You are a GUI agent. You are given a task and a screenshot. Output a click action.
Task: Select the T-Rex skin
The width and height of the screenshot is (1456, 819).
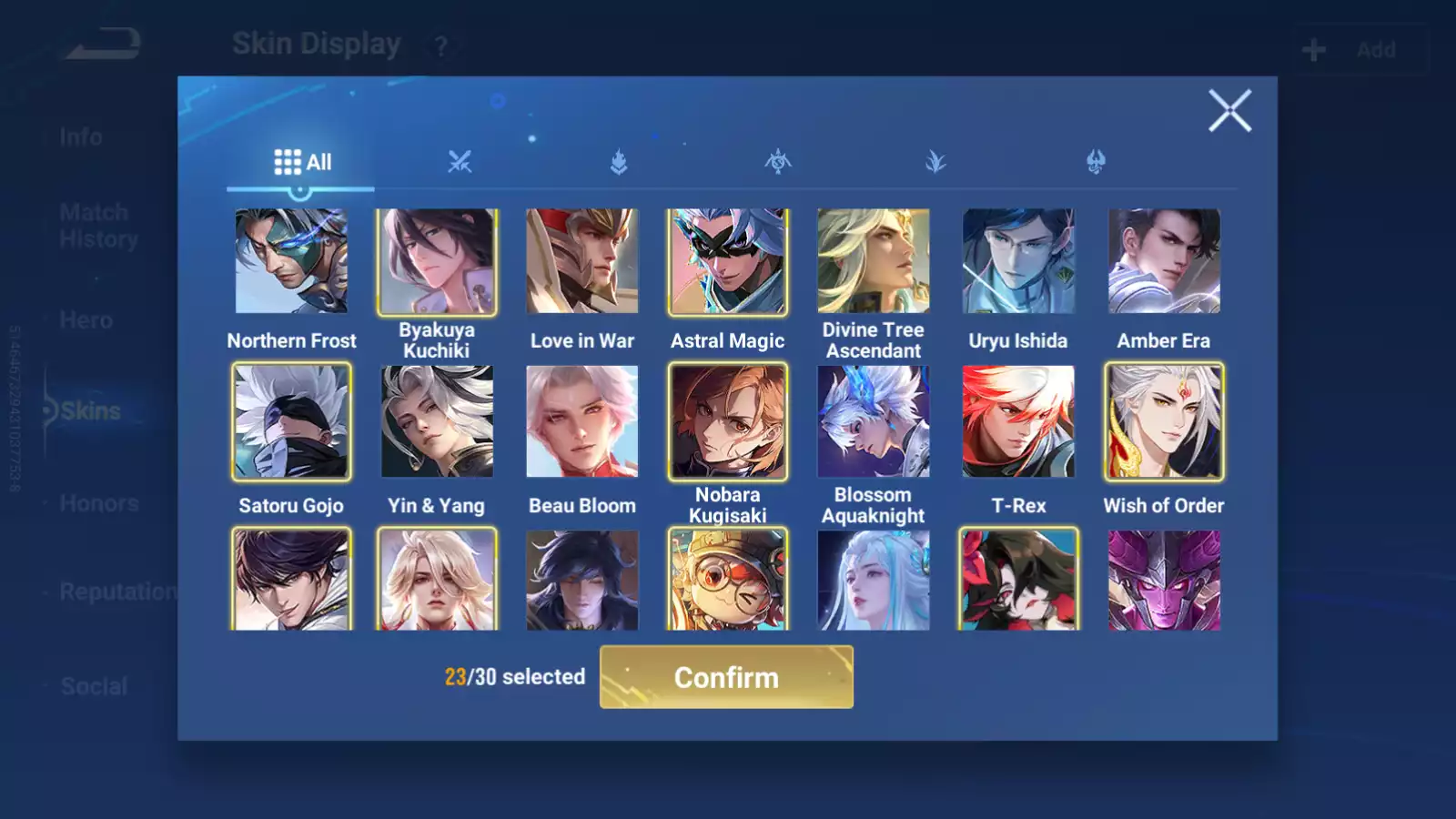tap(1018, 422)
